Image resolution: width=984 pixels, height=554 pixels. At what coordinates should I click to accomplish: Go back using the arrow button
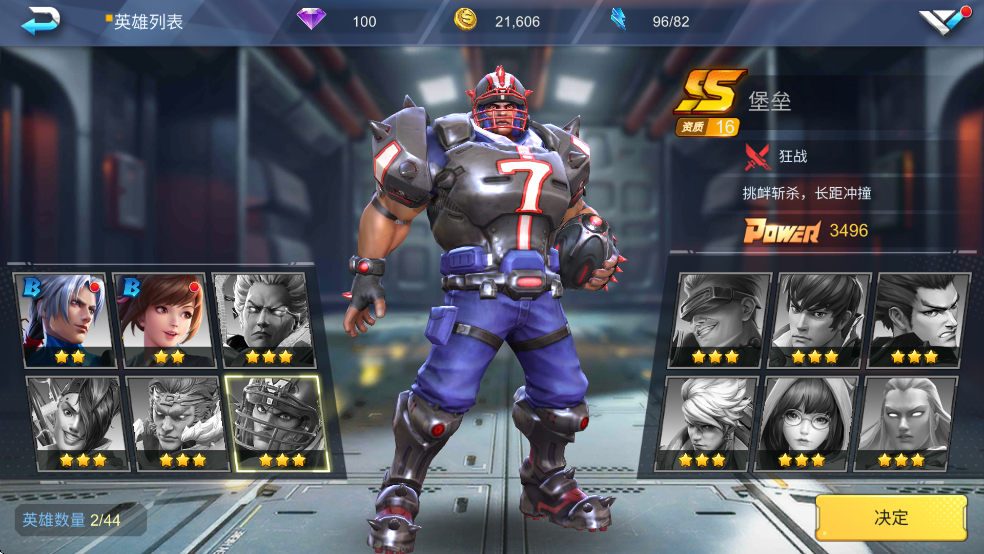click(41, 20)
